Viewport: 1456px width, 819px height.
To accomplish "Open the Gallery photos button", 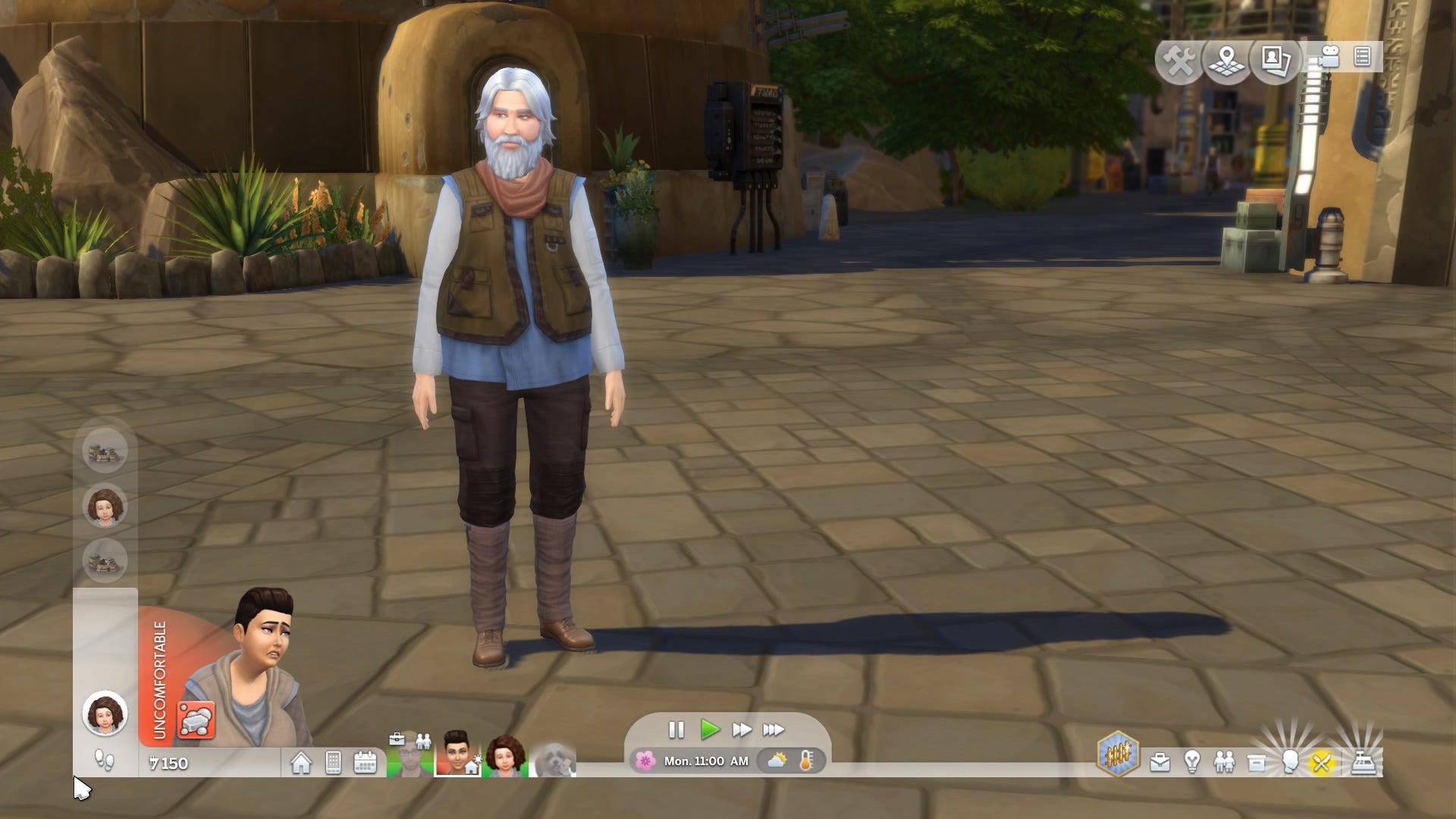I will (1276, 59).
